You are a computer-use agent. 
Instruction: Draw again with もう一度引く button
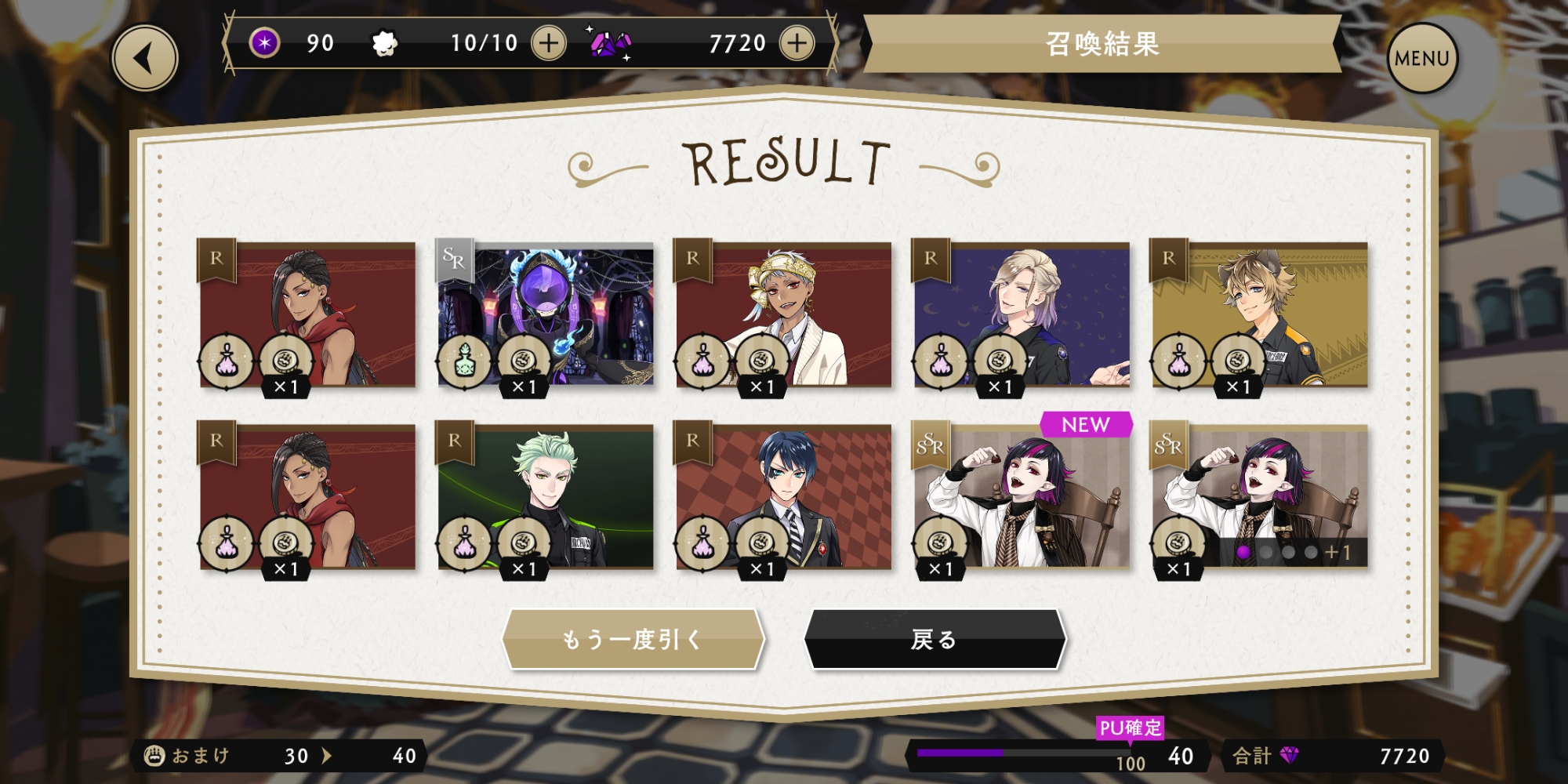(x=633, y=640)
